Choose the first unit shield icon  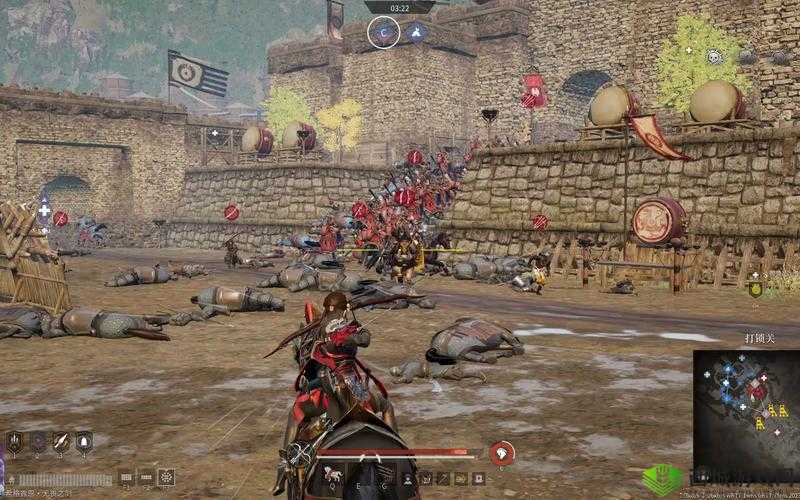(x=15, y=443)
